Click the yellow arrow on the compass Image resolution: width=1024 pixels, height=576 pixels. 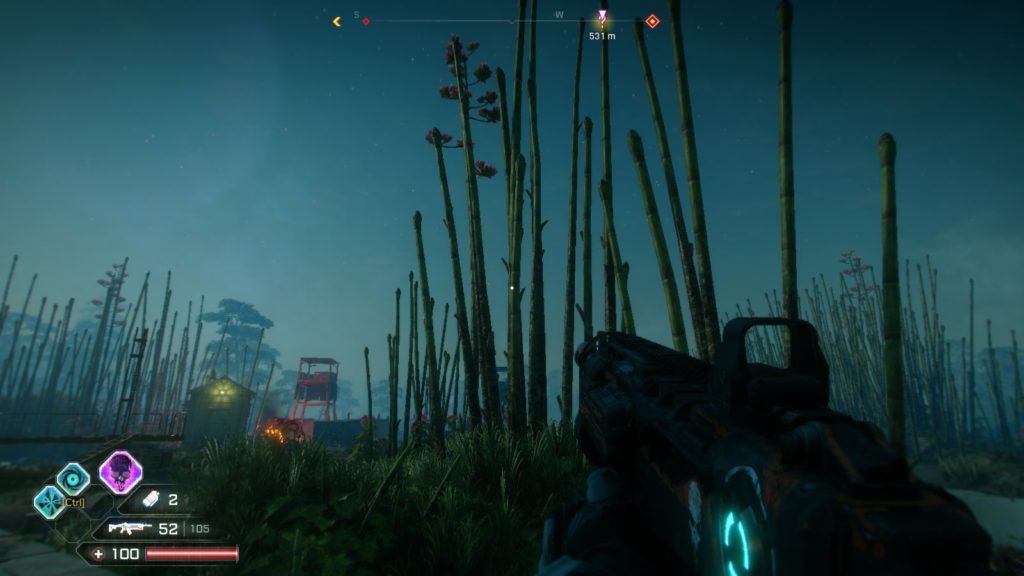coord(337,20)
